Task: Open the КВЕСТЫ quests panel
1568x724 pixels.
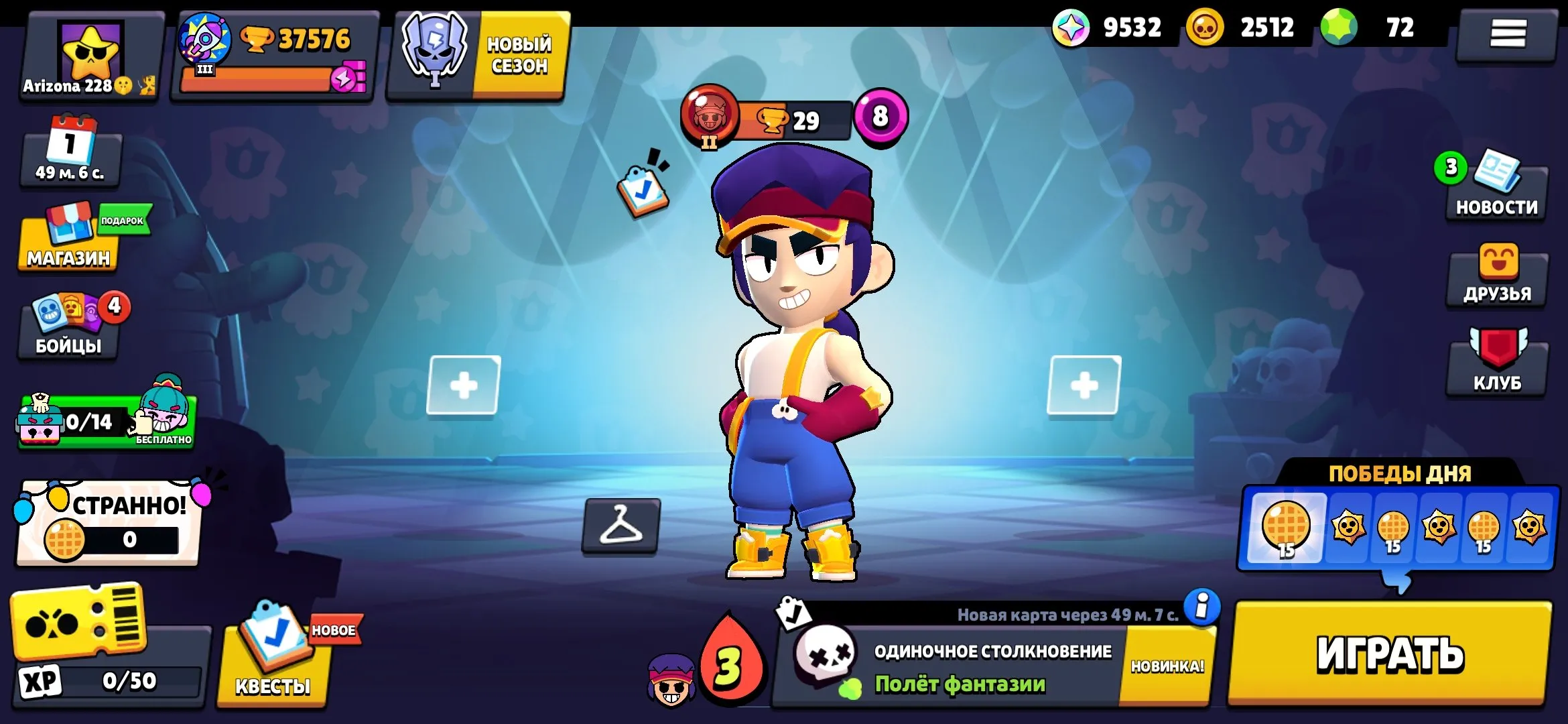Action: tap(271, 657)
